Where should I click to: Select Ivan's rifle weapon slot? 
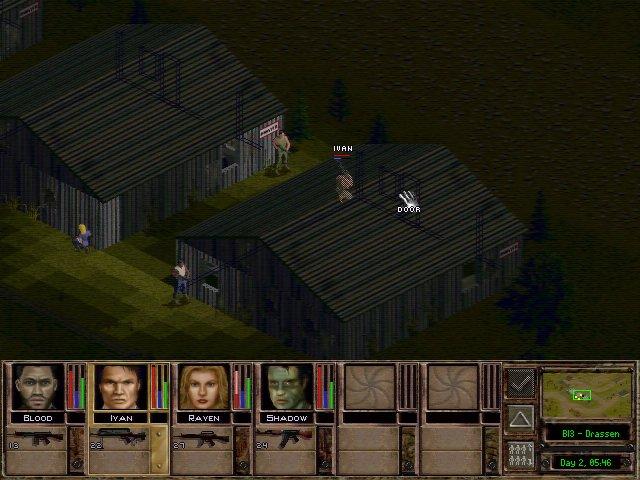pyautogui.click(x=120, y=439)
